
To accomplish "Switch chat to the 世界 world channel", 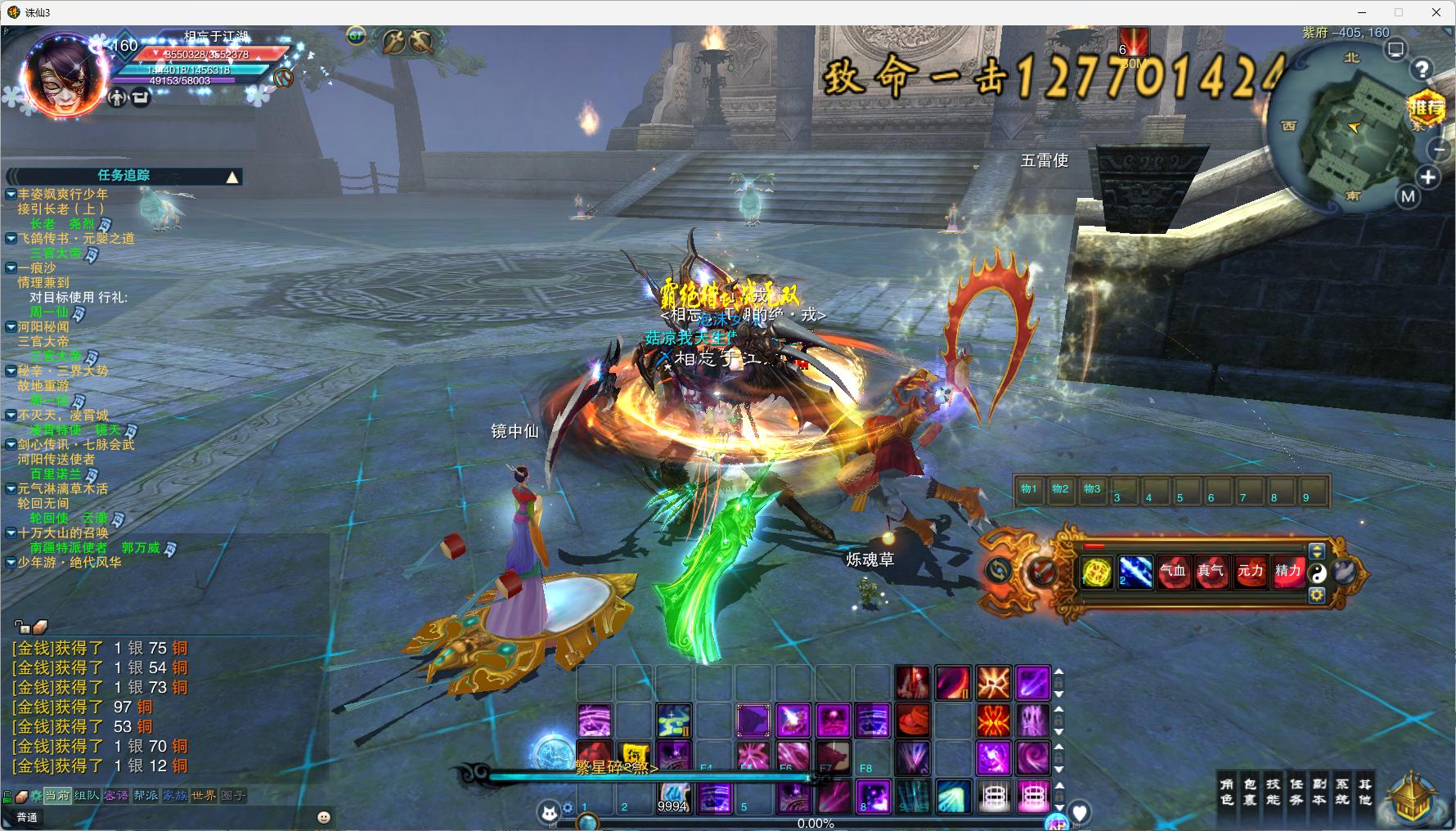I will coord(204,795).
